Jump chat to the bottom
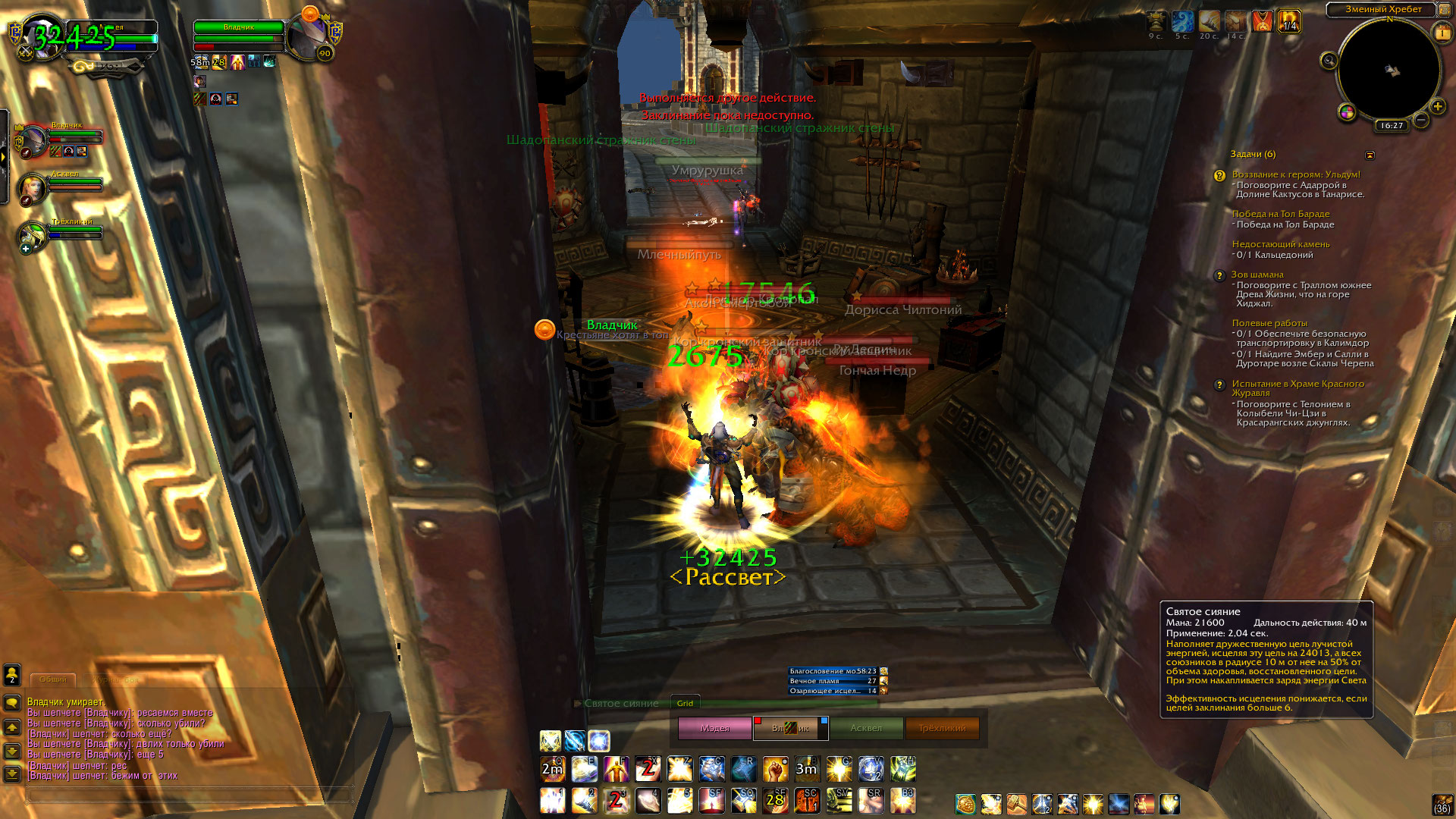 point(12,774)
